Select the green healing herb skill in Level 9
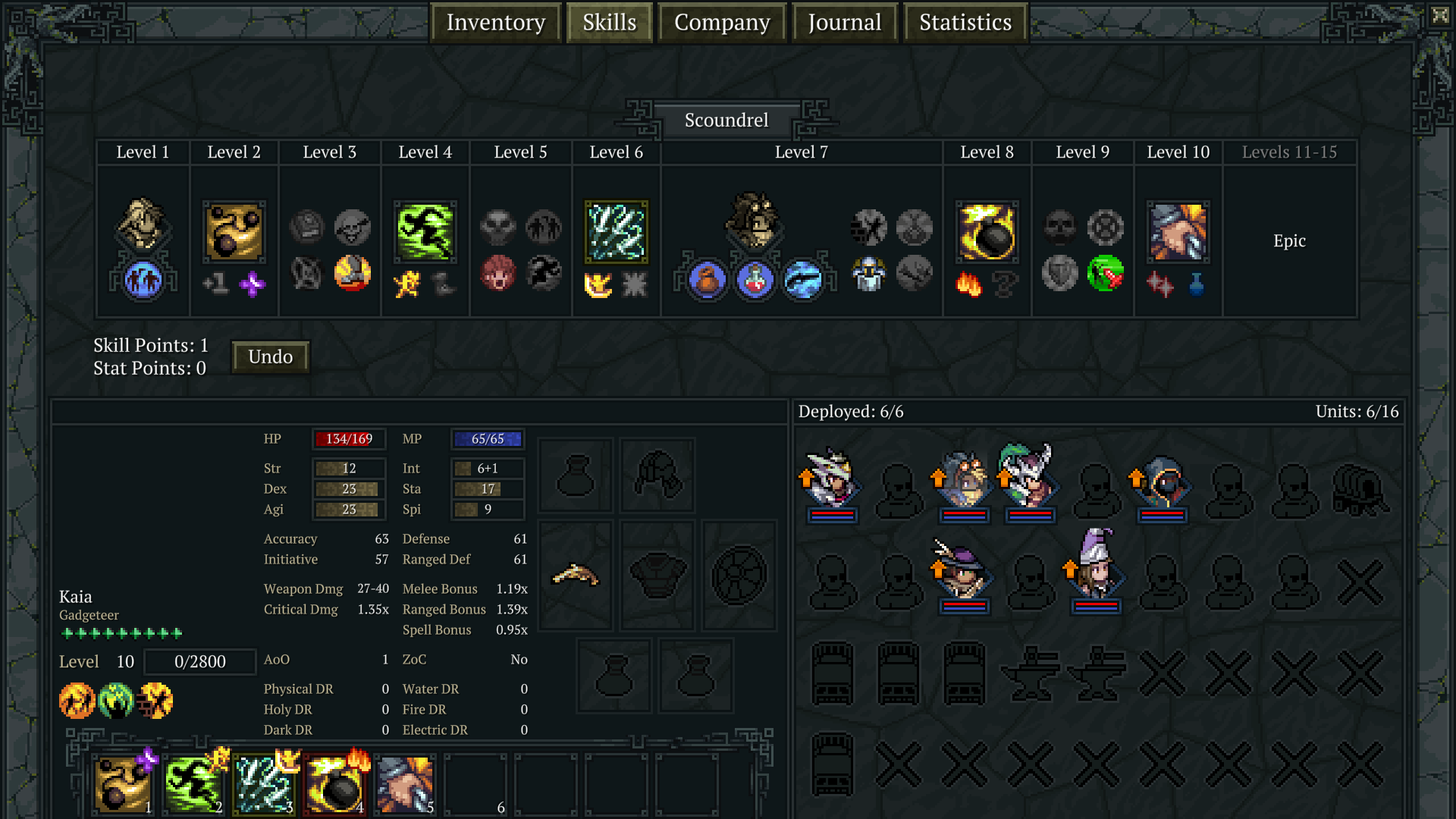The height and width of the screenshot is (819, 1456). 1106,275
